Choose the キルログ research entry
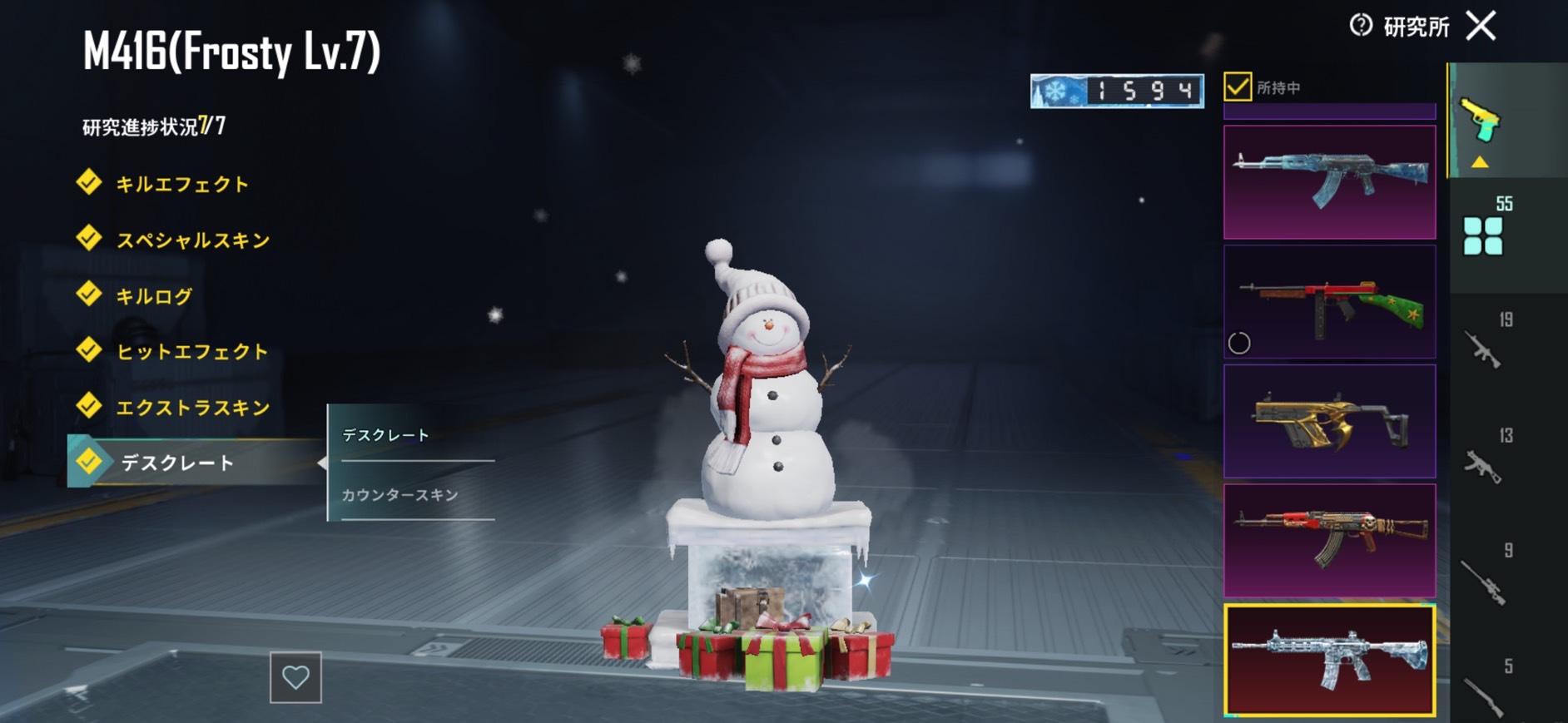This screenshot has width=1568, height=723. 154,296
